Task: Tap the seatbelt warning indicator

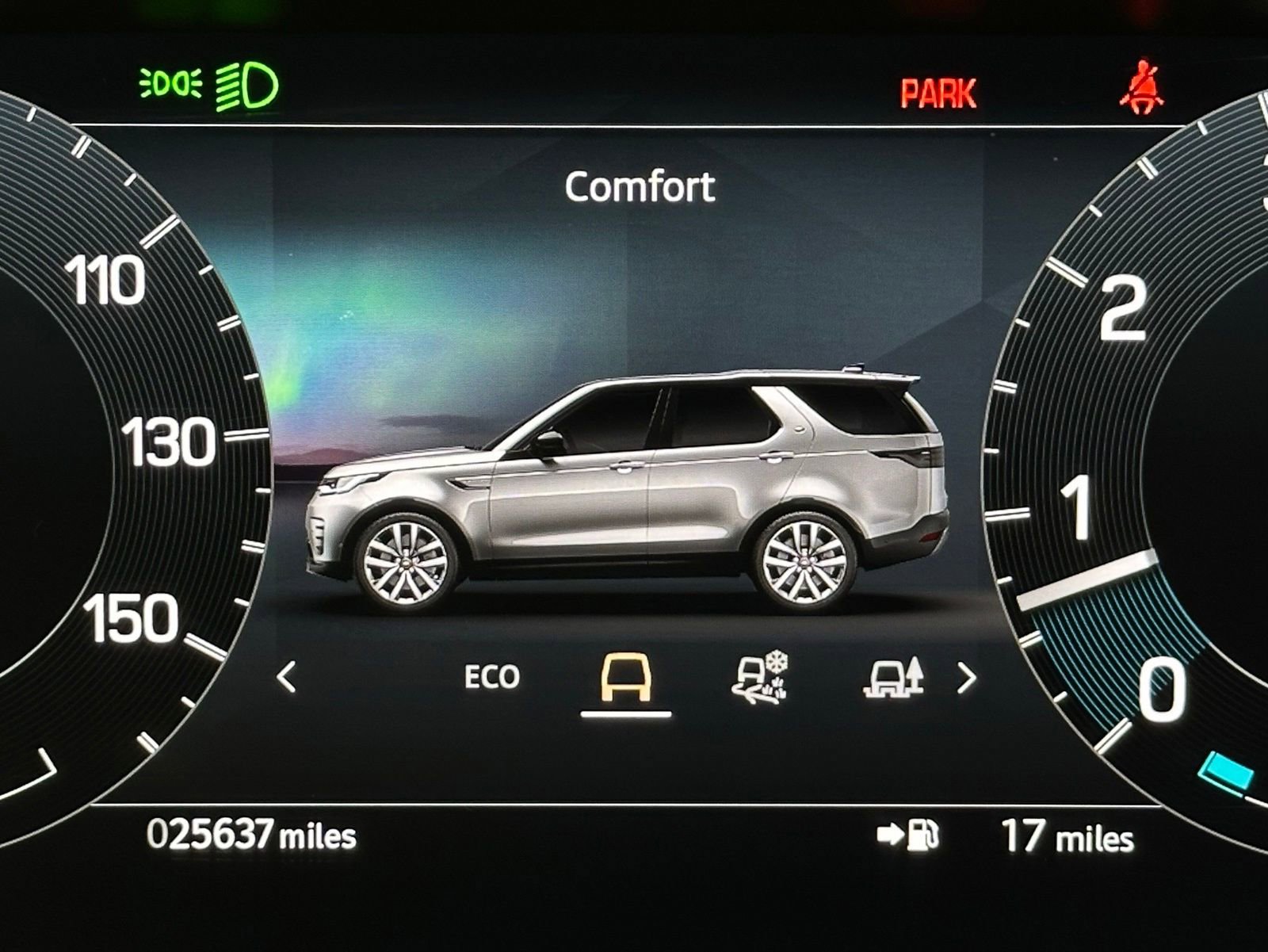Action: (1140, 87)
